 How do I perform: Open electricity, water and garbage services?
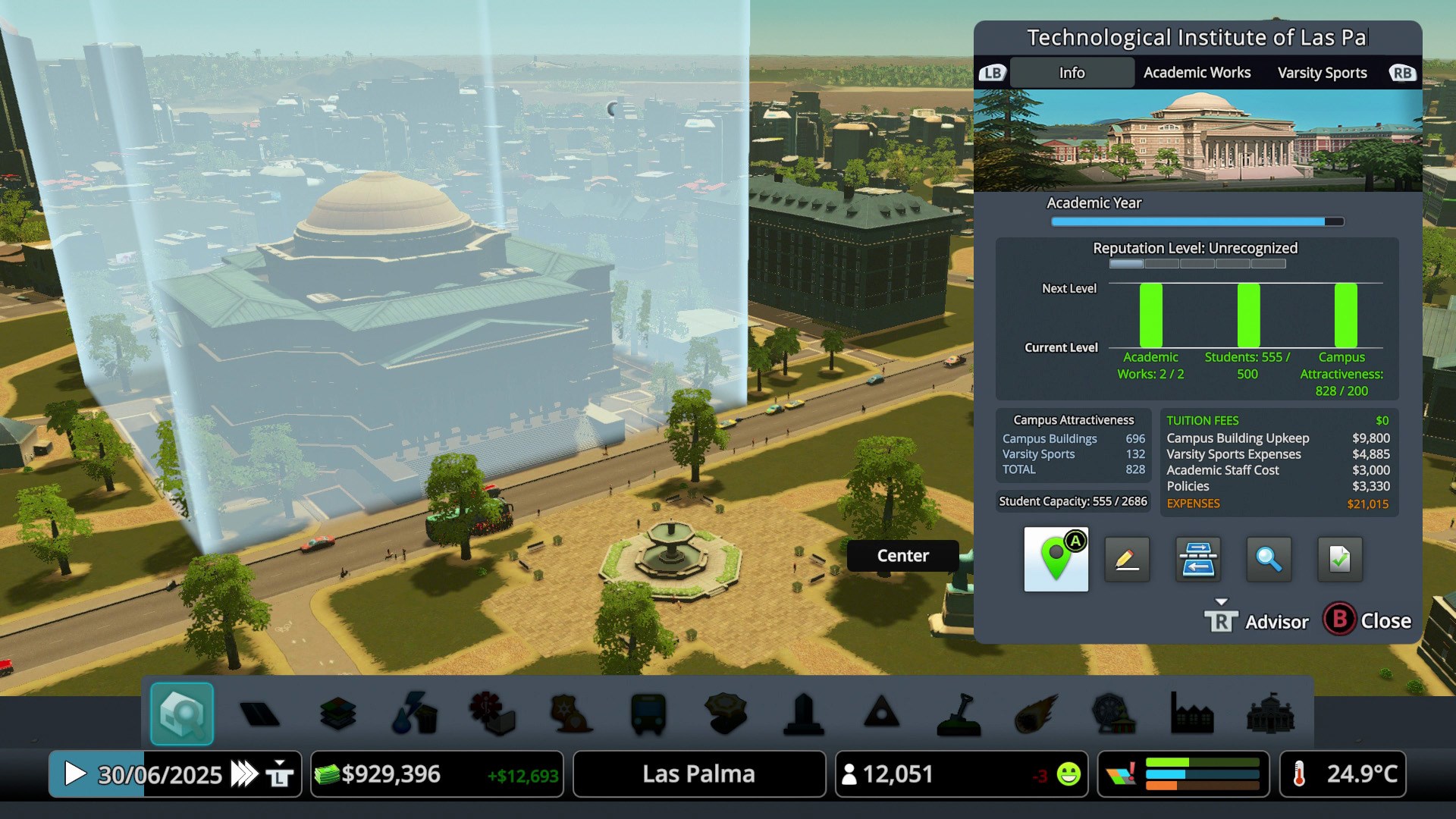click(x=415, y=714)
